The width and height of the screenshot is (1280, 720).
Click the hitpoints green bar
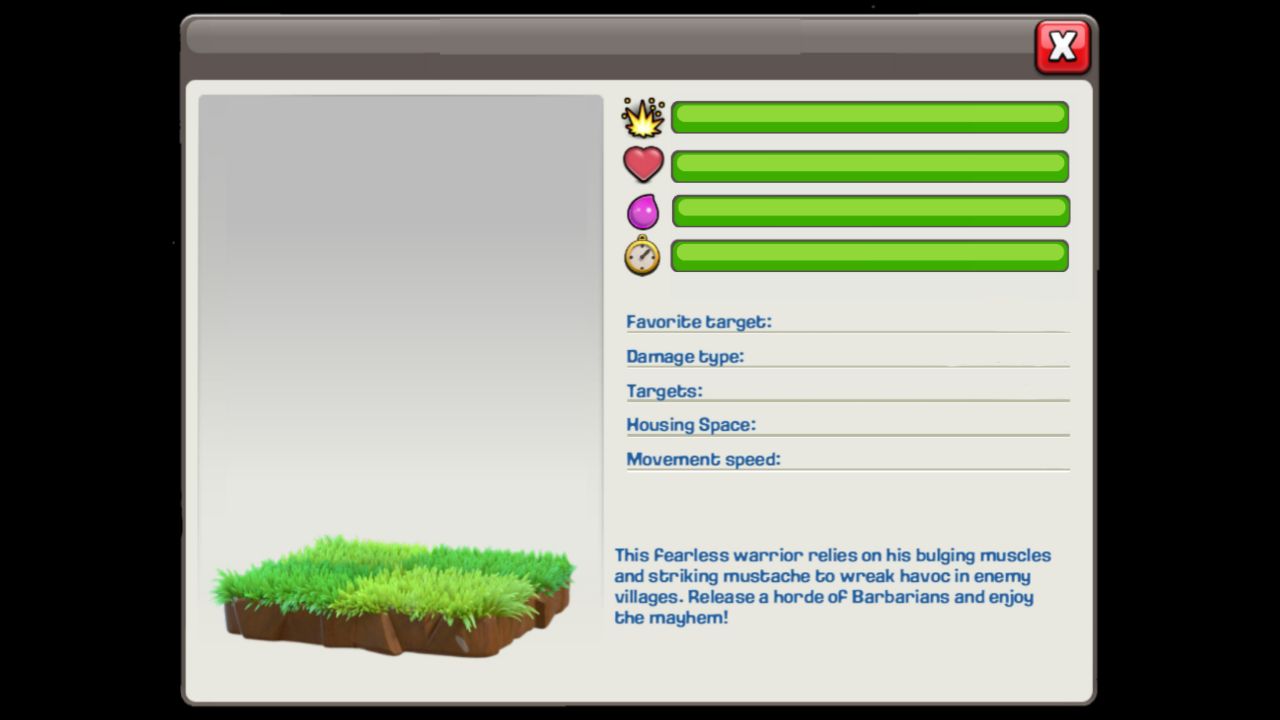[x=869, y=166]
